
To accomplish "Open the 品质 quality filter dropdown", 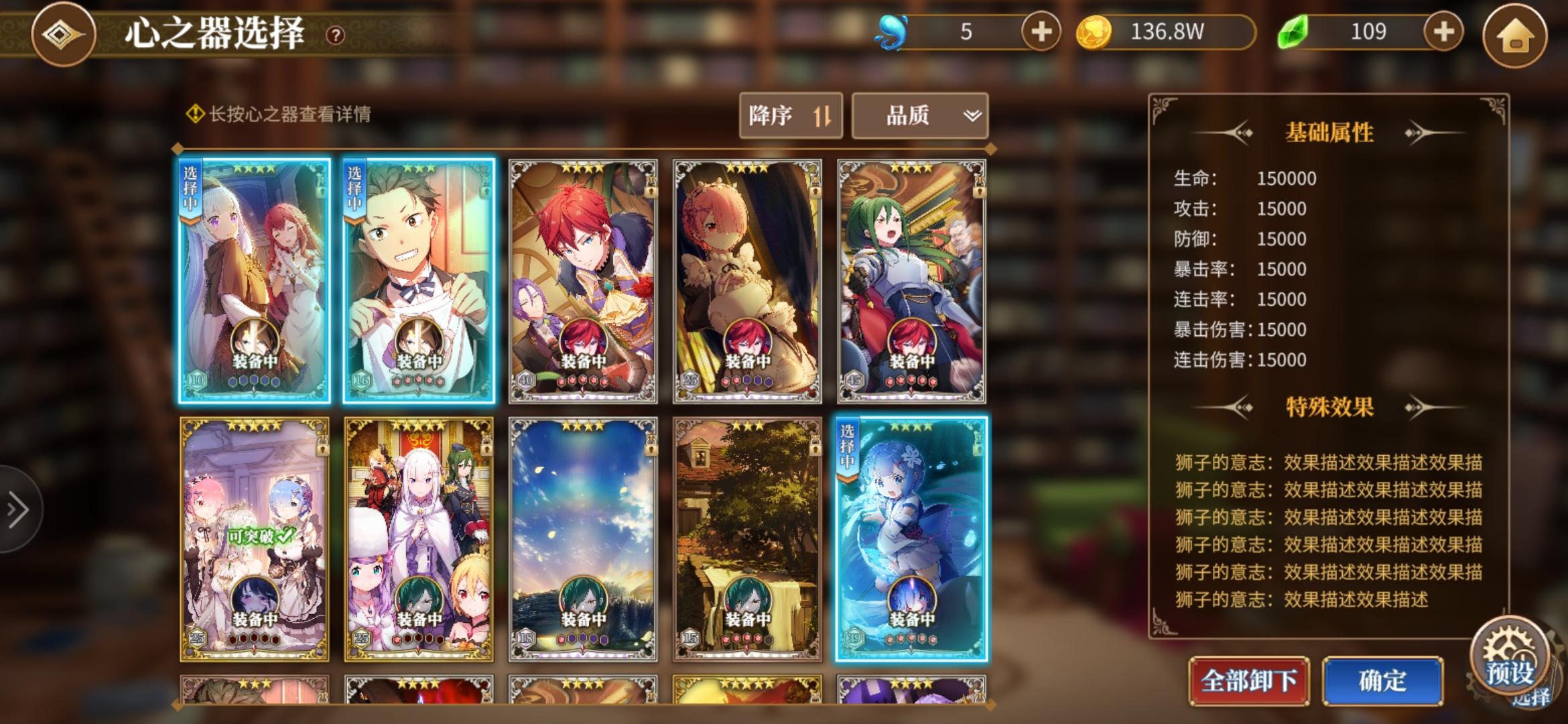I will click(919, 115).
